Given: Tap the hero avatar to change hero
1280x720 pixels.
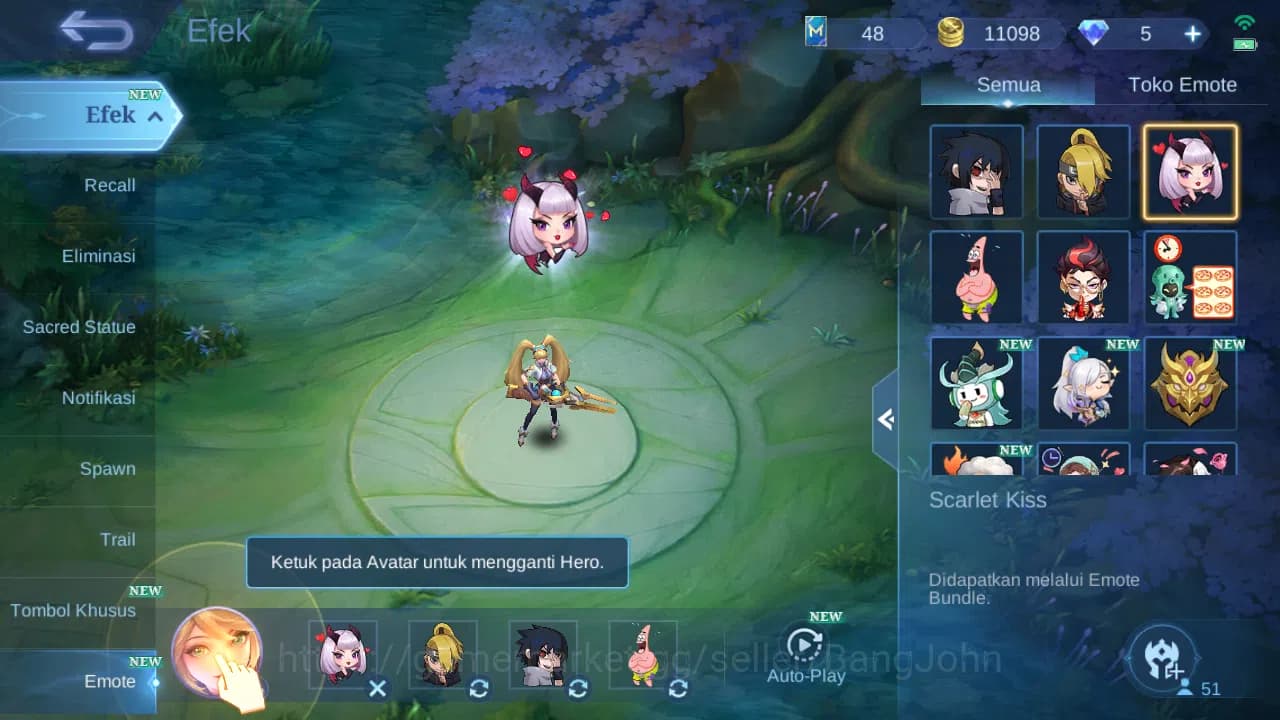Looking at the screenshot, I should 215,655.
